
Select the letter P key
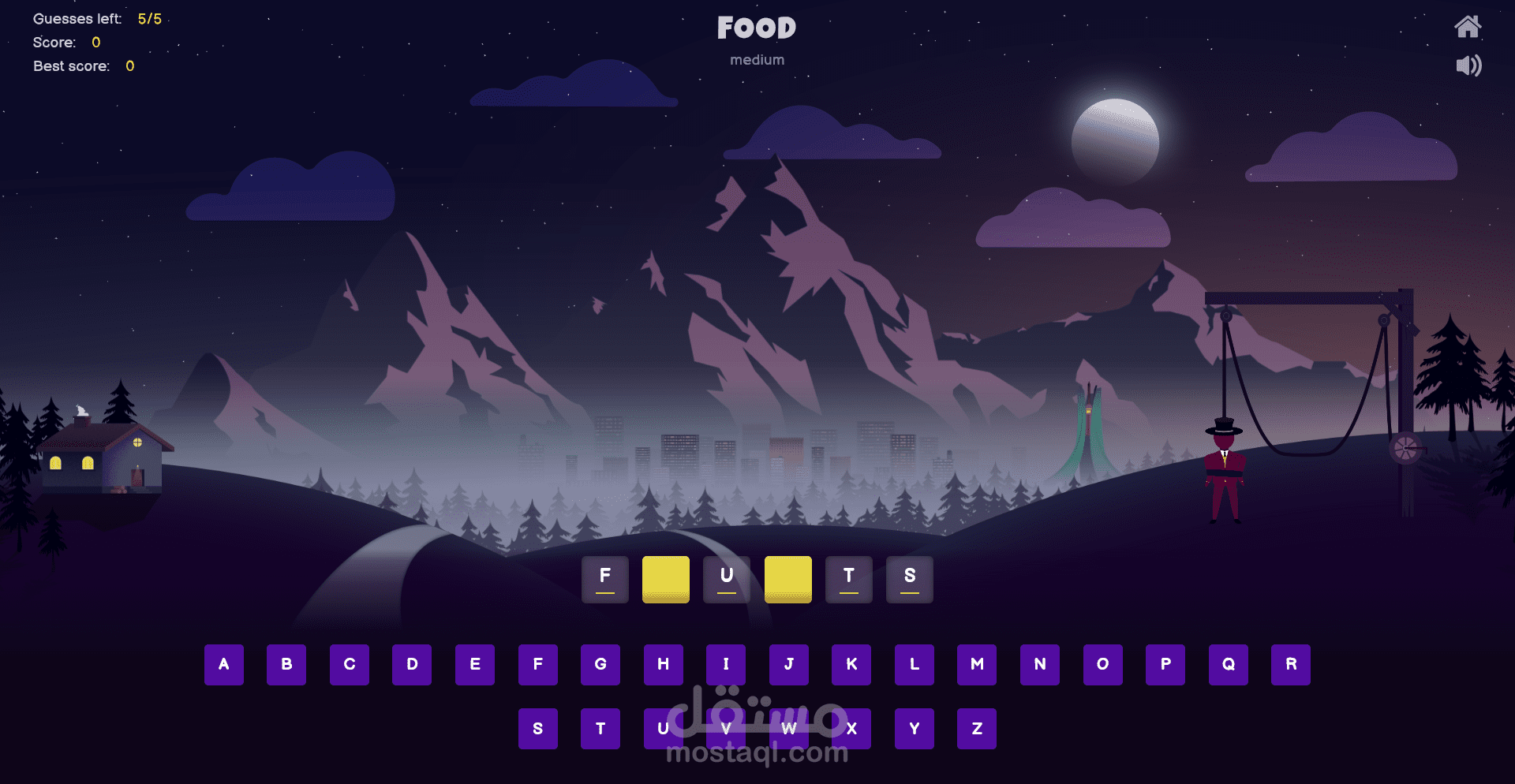pos(1165,664)
